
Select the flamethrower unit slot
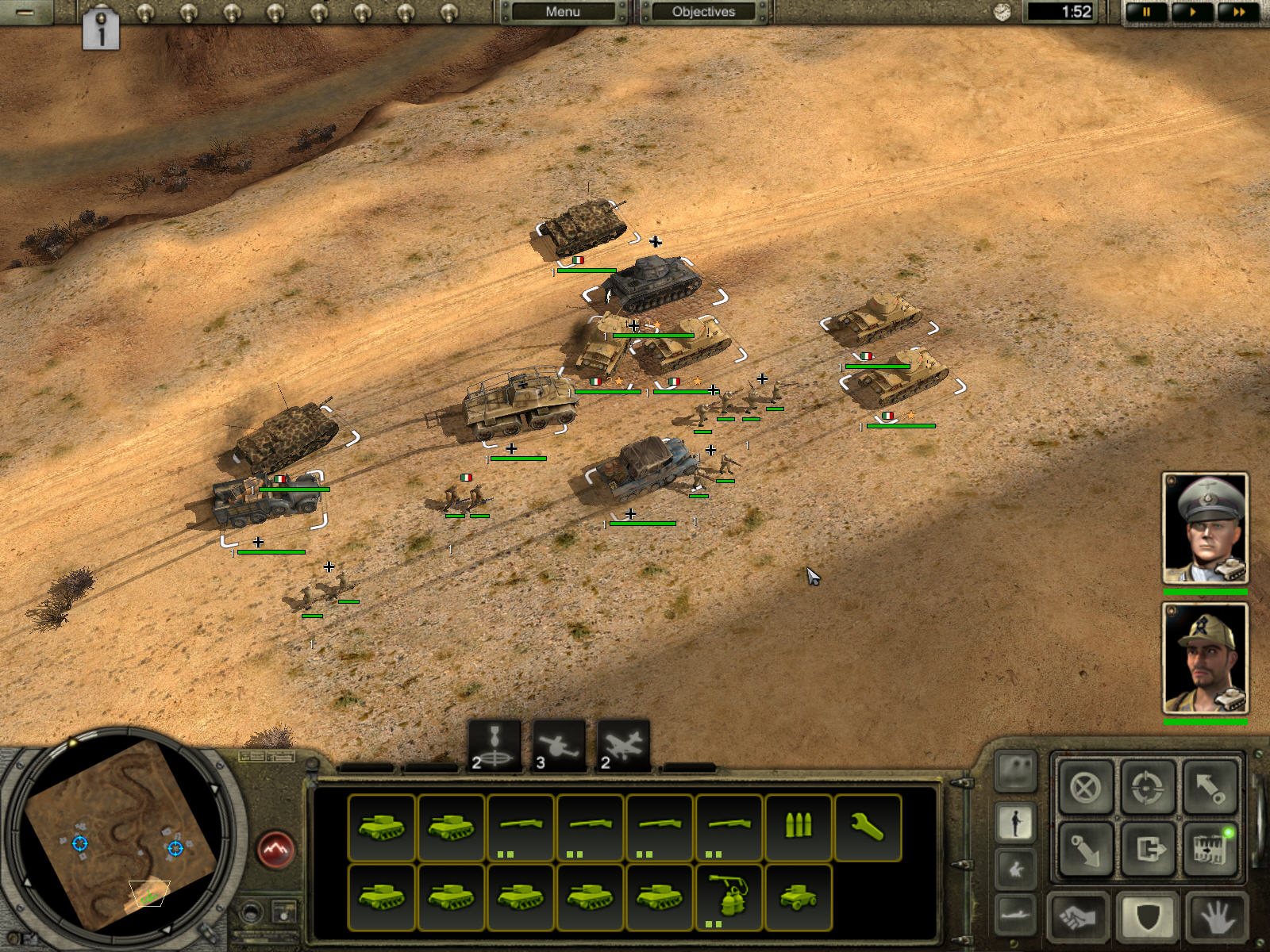(729, 897)
